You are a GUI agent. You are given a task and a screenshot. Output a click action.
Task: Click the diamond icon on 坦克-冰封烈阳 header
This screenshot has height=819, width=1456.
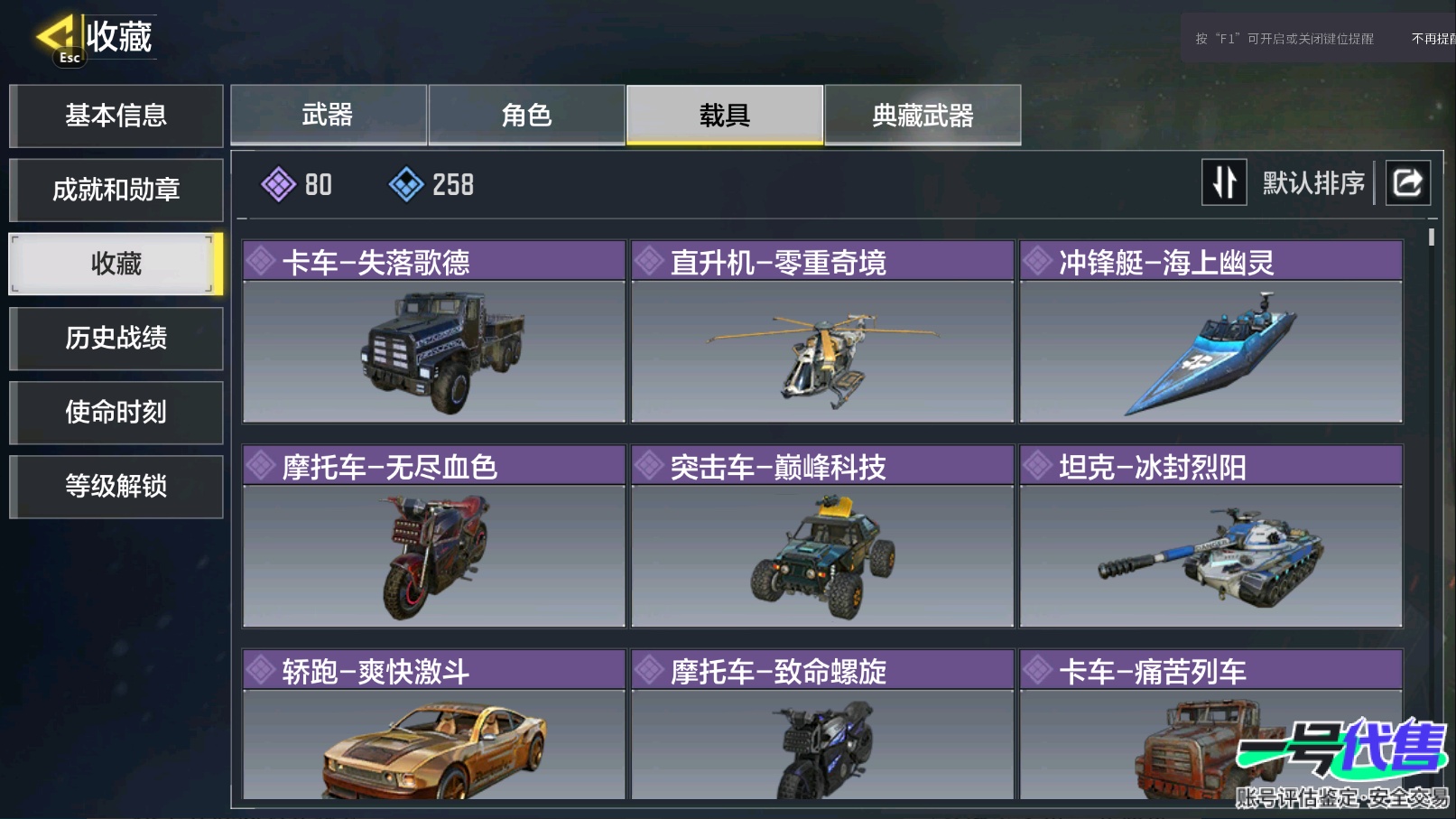point(1036,465)
